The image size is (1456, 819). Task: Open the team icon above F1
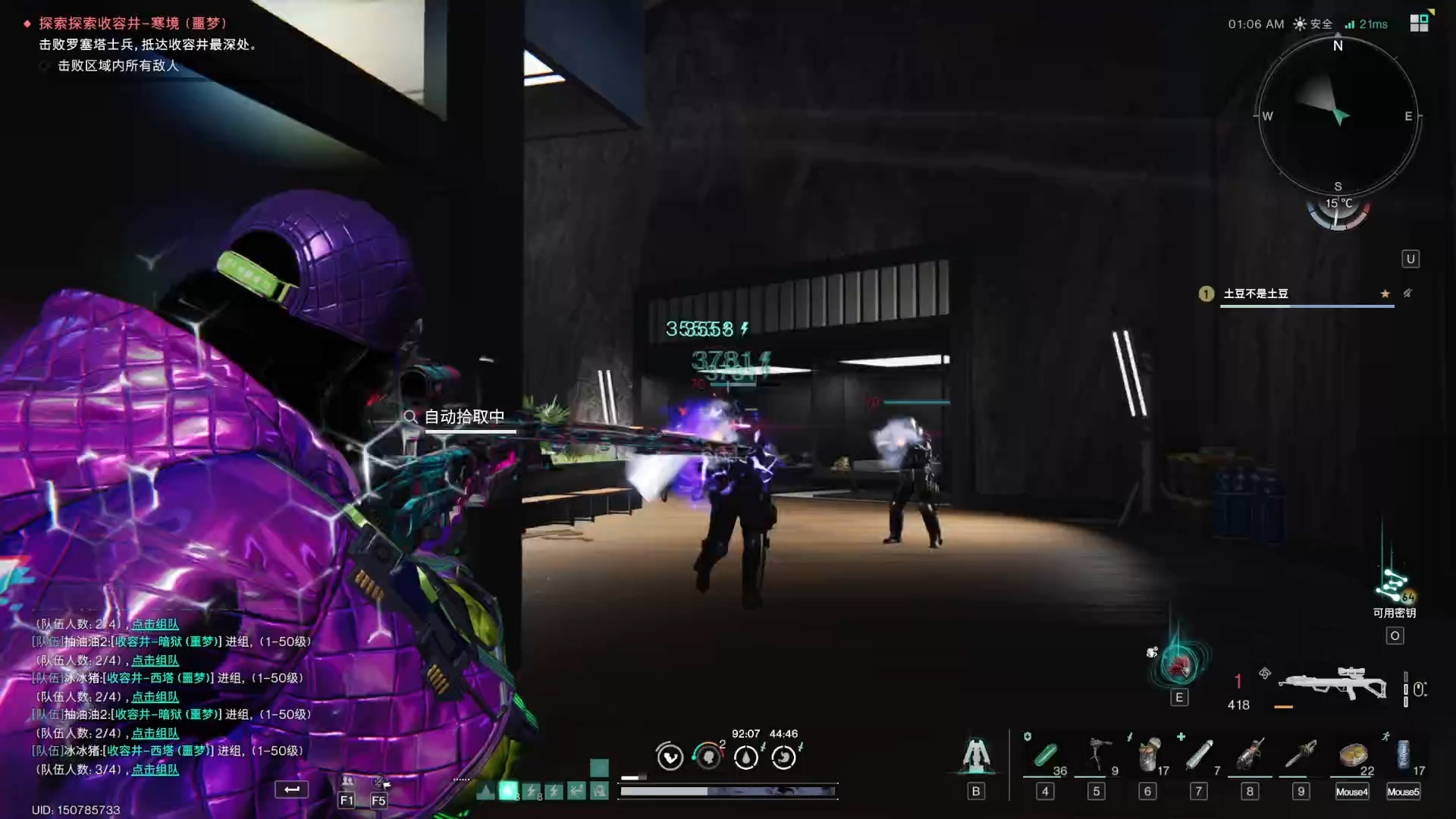tap(347, 782)
